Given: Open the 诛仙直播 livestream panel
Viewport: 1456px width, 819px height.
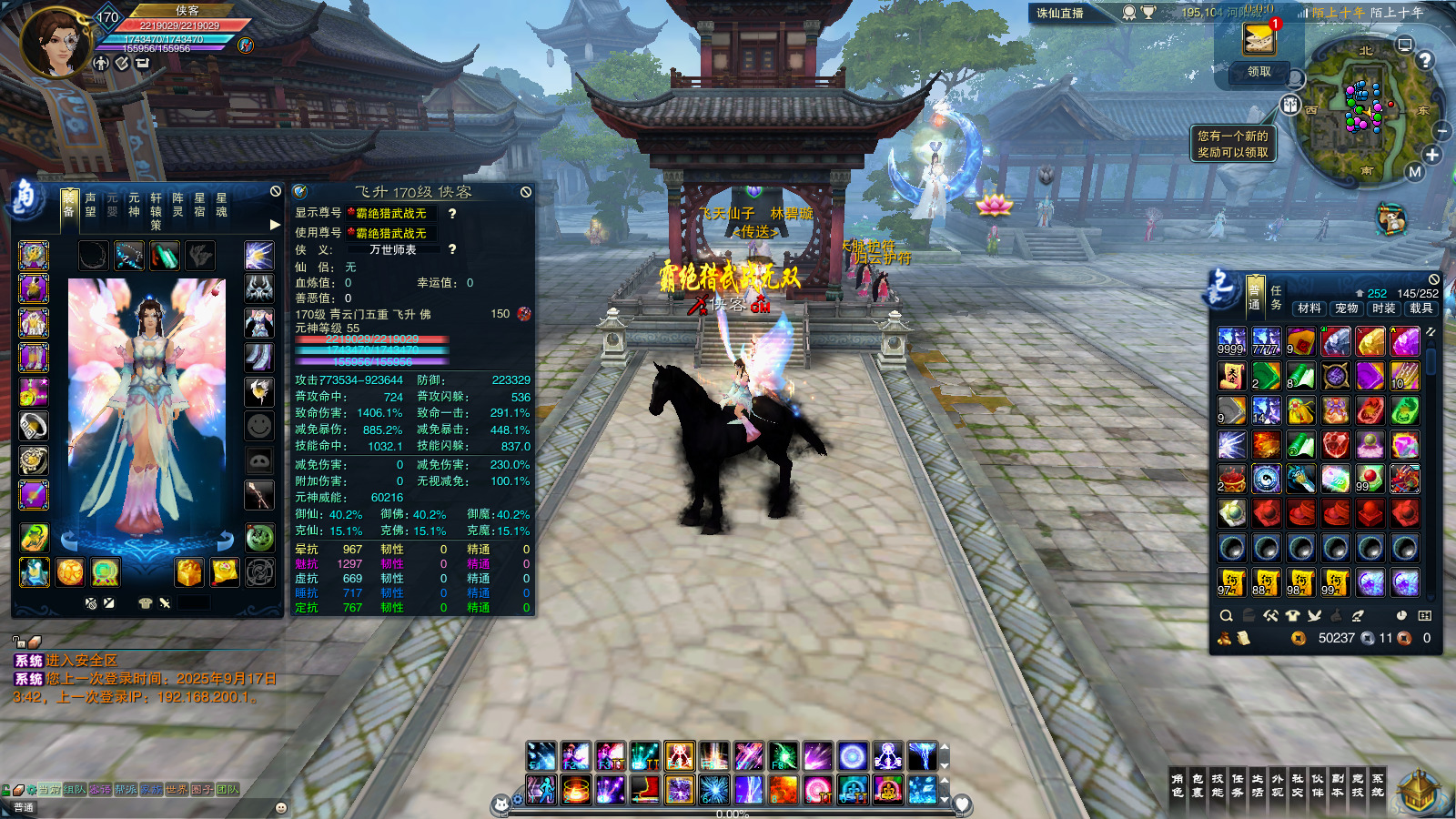Looking at the screenshot, I should [1060, 13].
